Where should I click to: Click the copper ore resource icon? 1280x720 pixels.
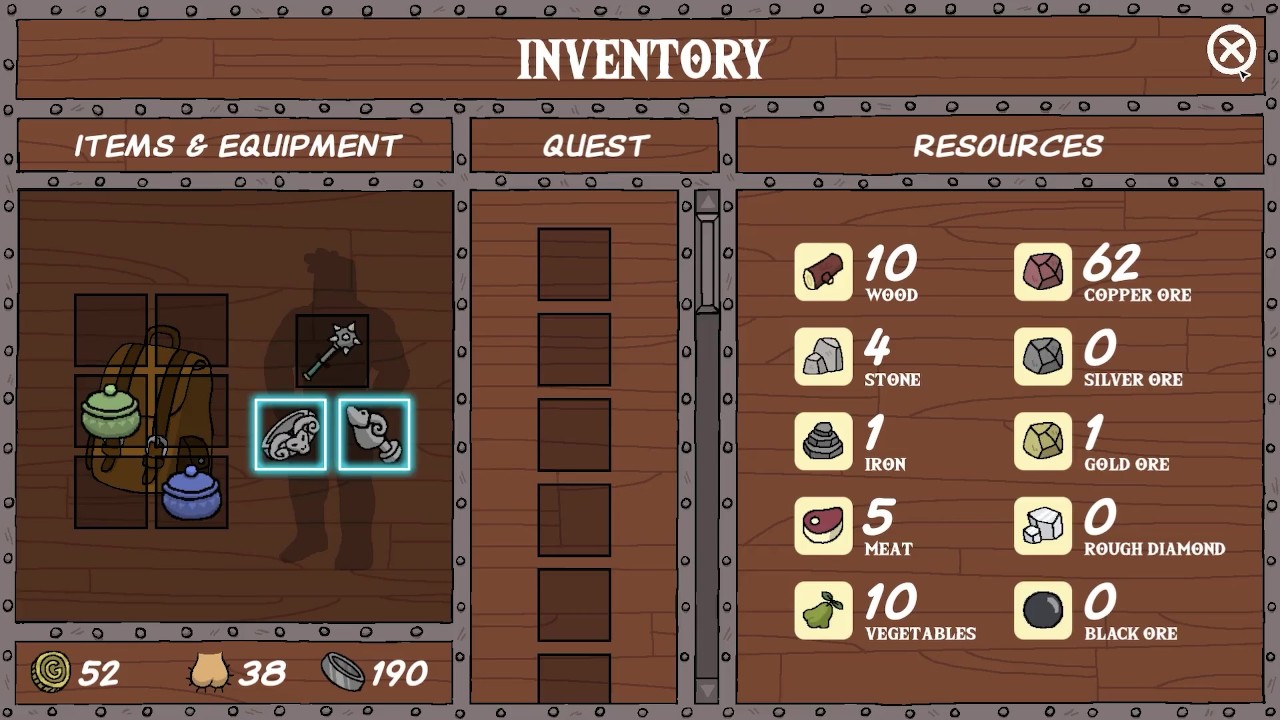click(x=1042, y=272)
